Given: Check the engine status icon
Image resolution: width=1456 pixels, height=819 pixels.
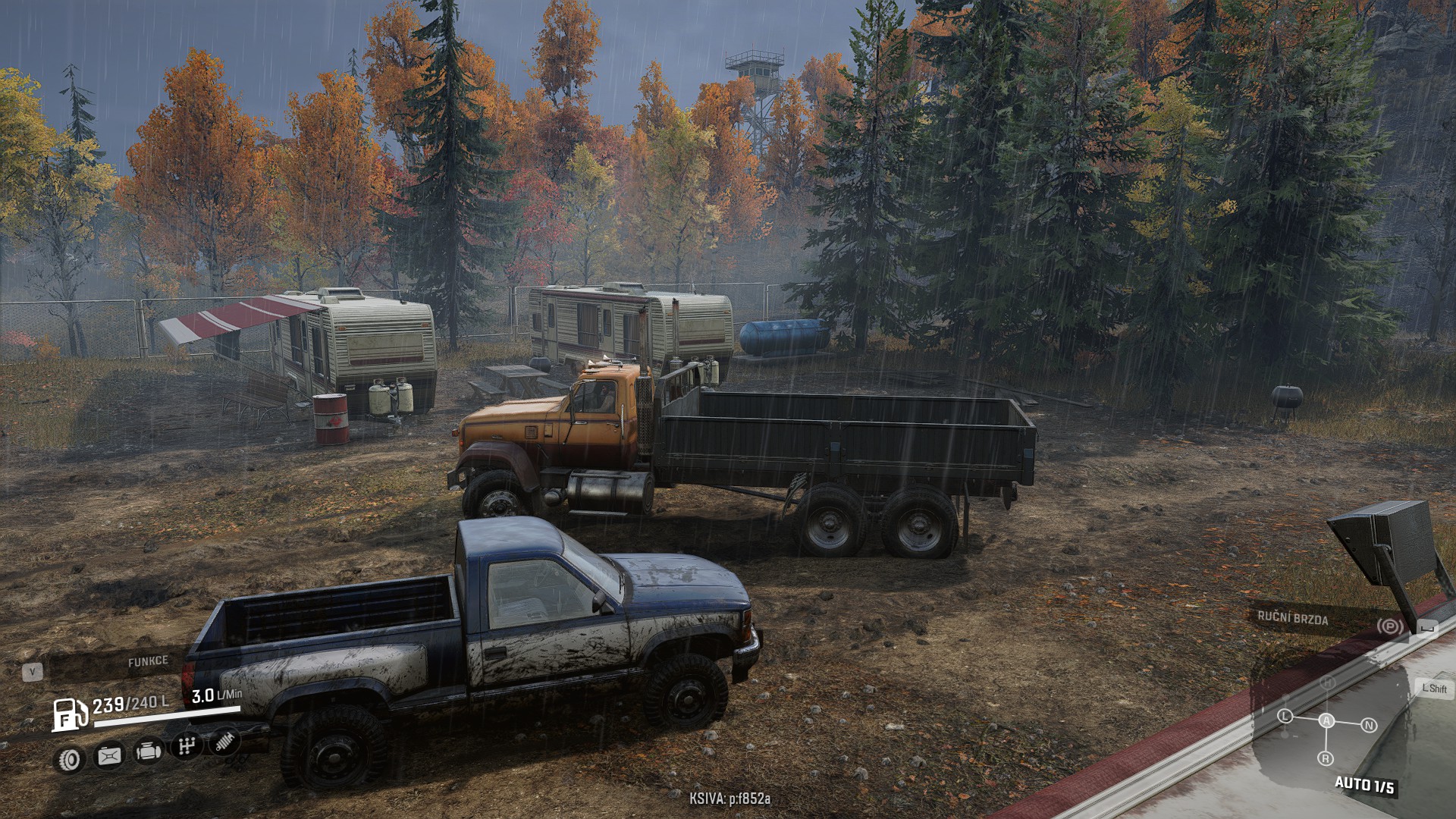Looking at the screenshot, I should 147,752.
